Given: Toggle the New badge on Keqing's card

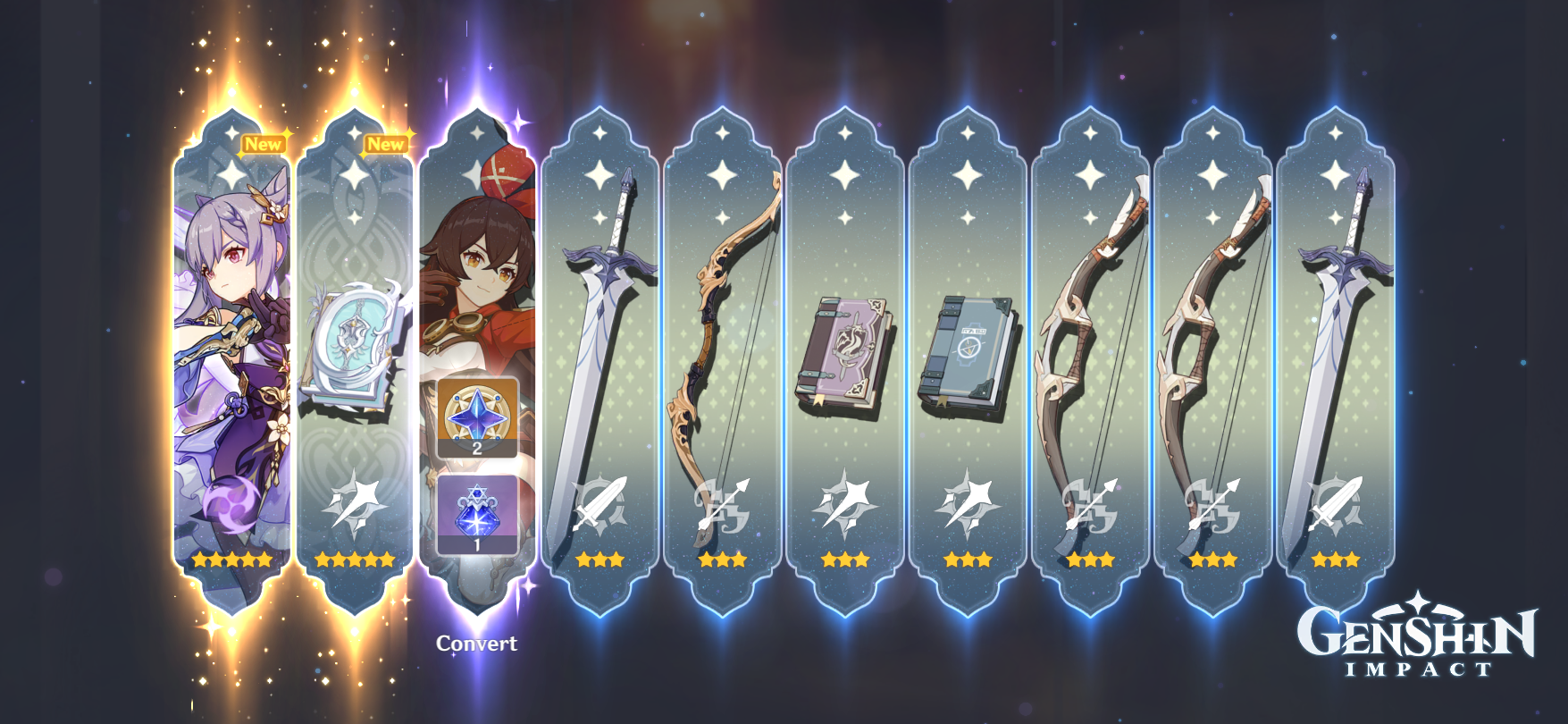Looking at the screenshot, I should click(x=263, y=141).
